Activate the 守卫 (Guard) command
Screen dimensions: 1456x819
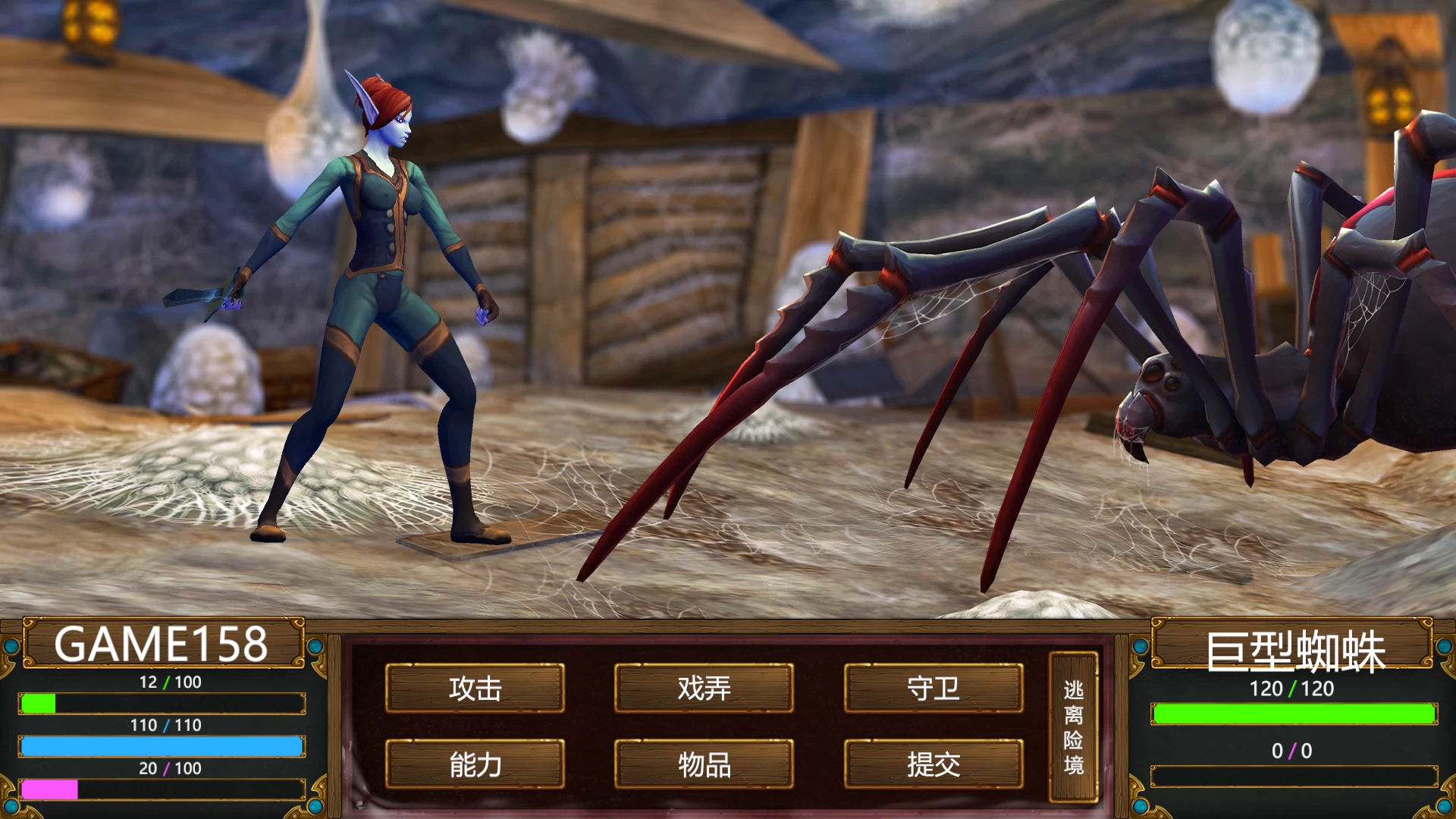[934, 689]
